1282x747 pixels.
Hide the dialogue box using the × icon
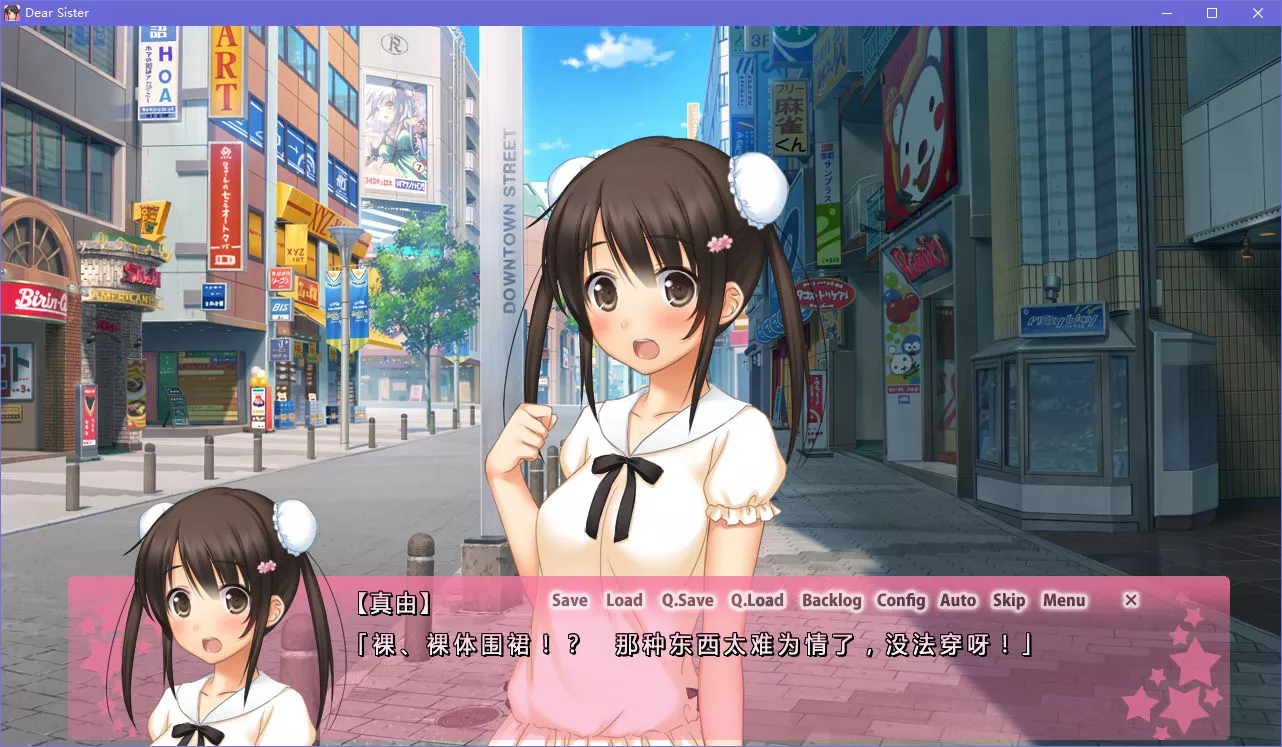point(1130,600)
